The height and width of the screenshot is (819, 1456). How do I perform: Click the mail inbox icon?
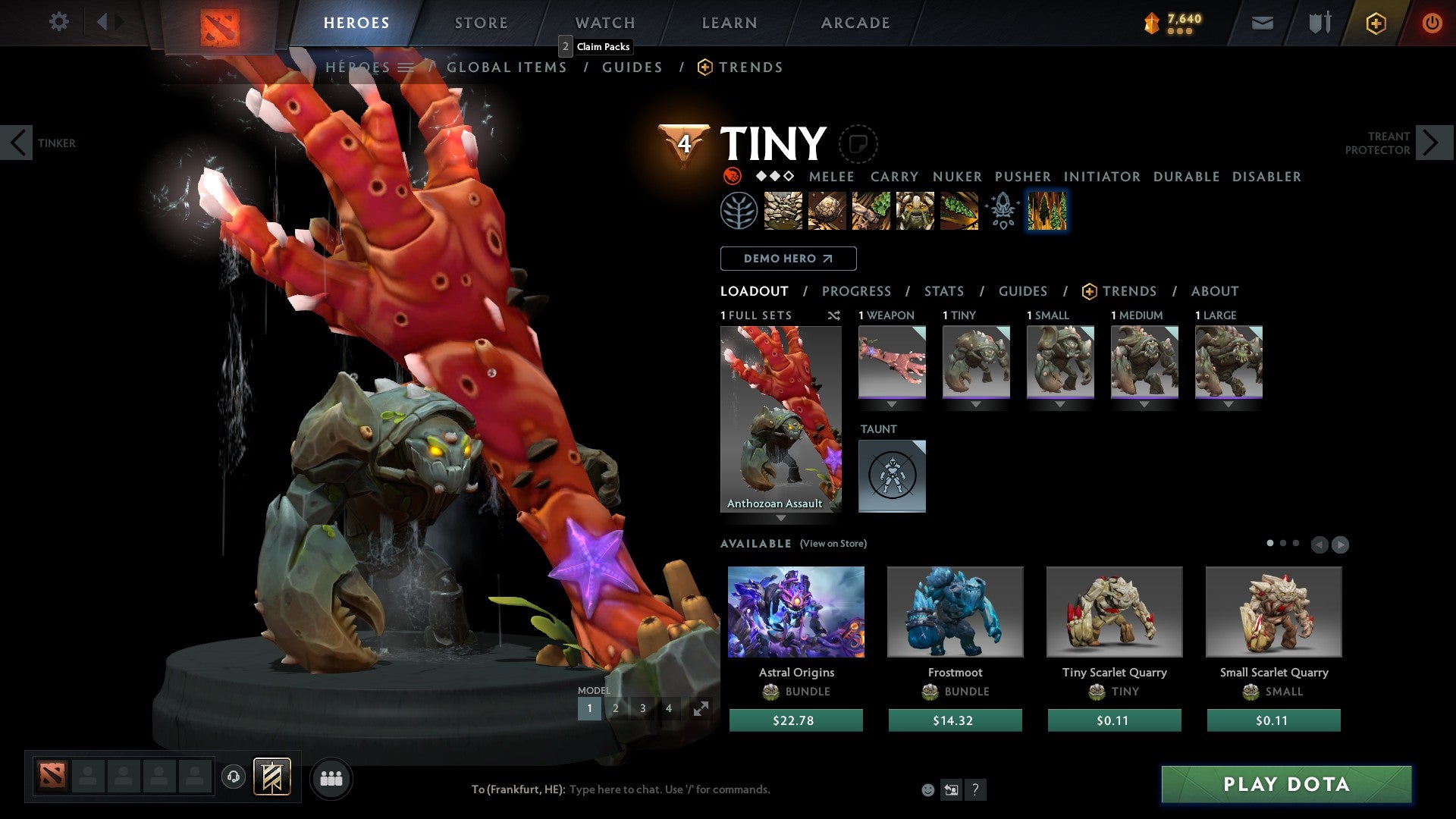click(x=1262, y=22)
